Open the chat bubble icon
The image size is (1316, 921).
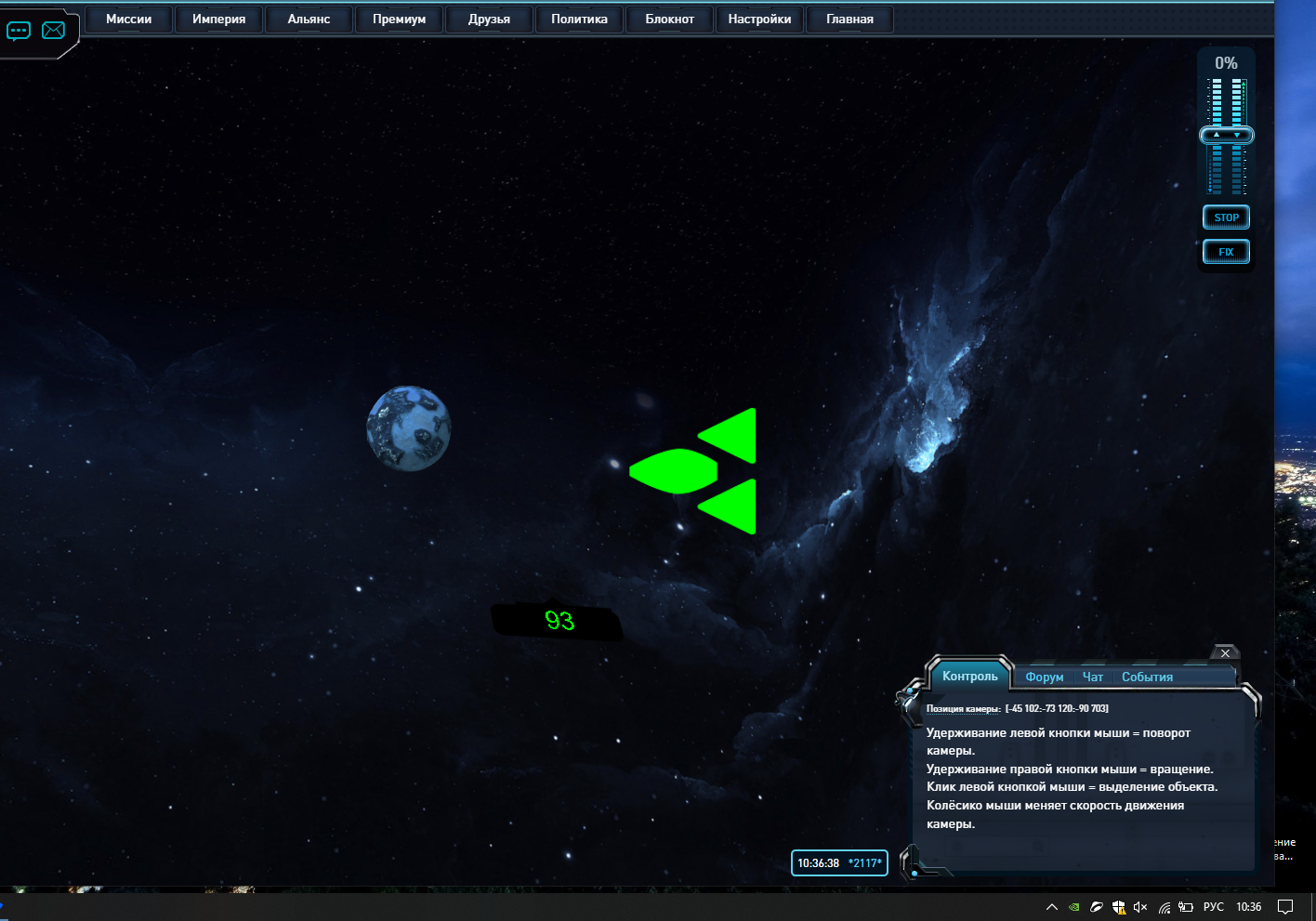[19, 31]
